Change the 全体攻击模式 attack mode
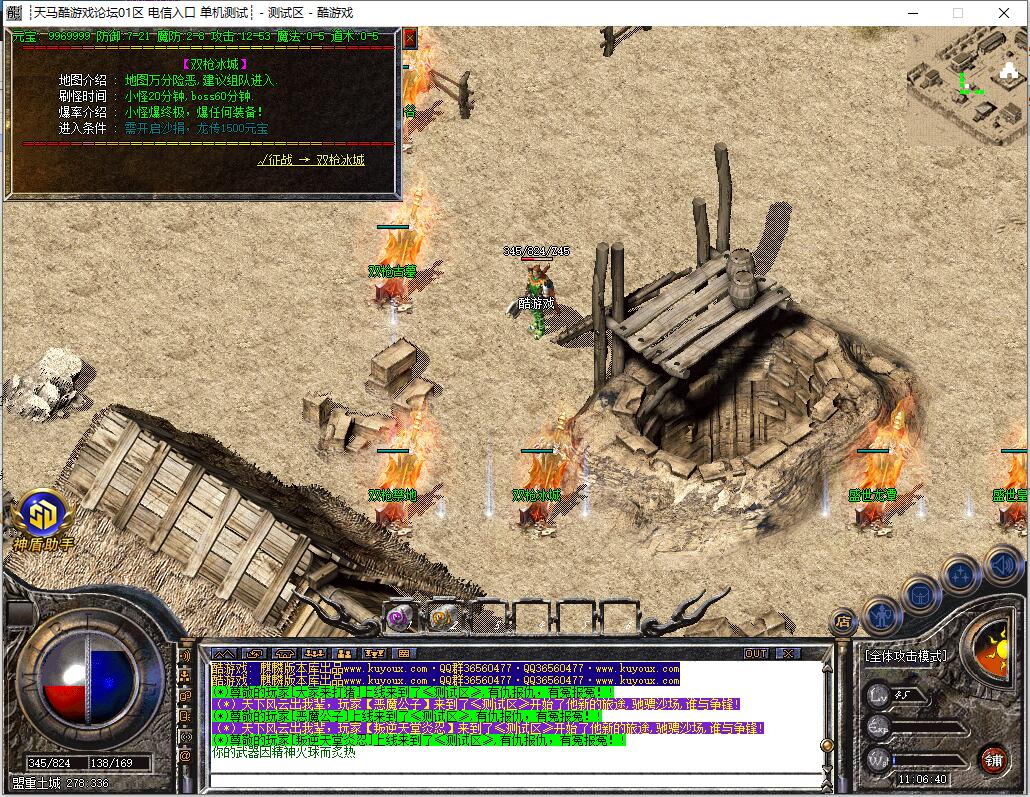The image size is (1030, 797). point(905,656)
